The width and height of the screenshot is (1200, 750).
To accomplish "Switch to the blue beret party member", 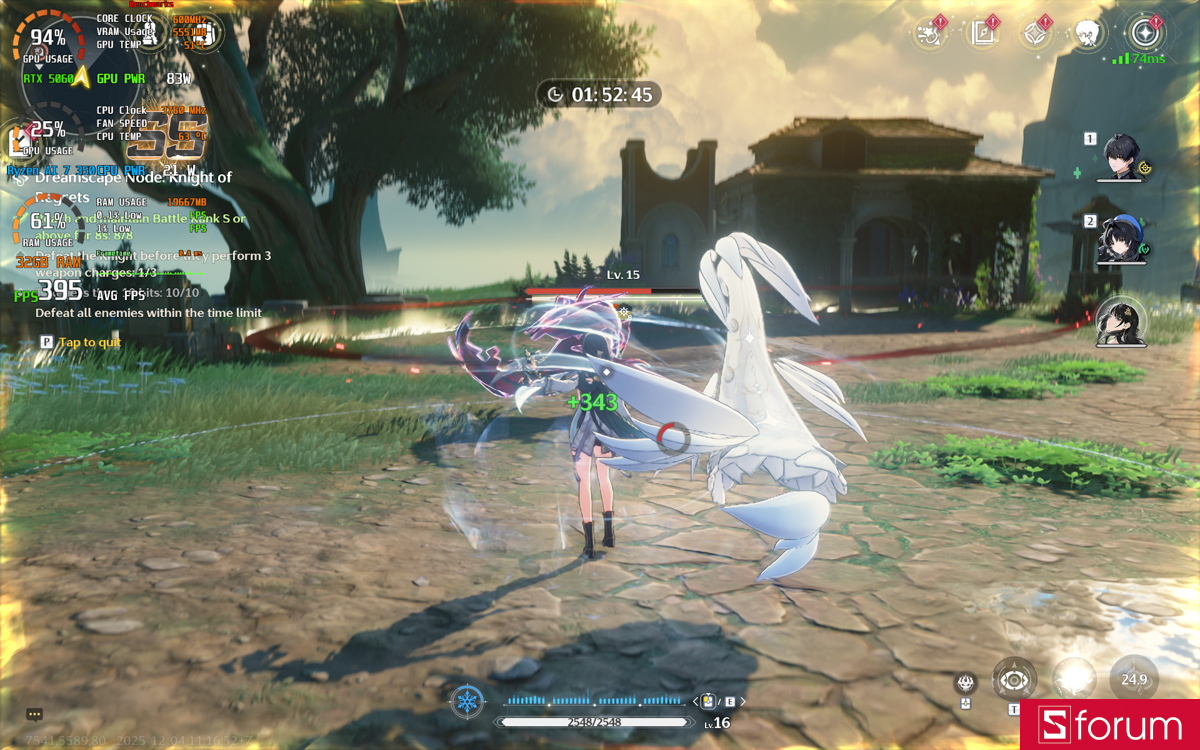I will (1120, 239).
